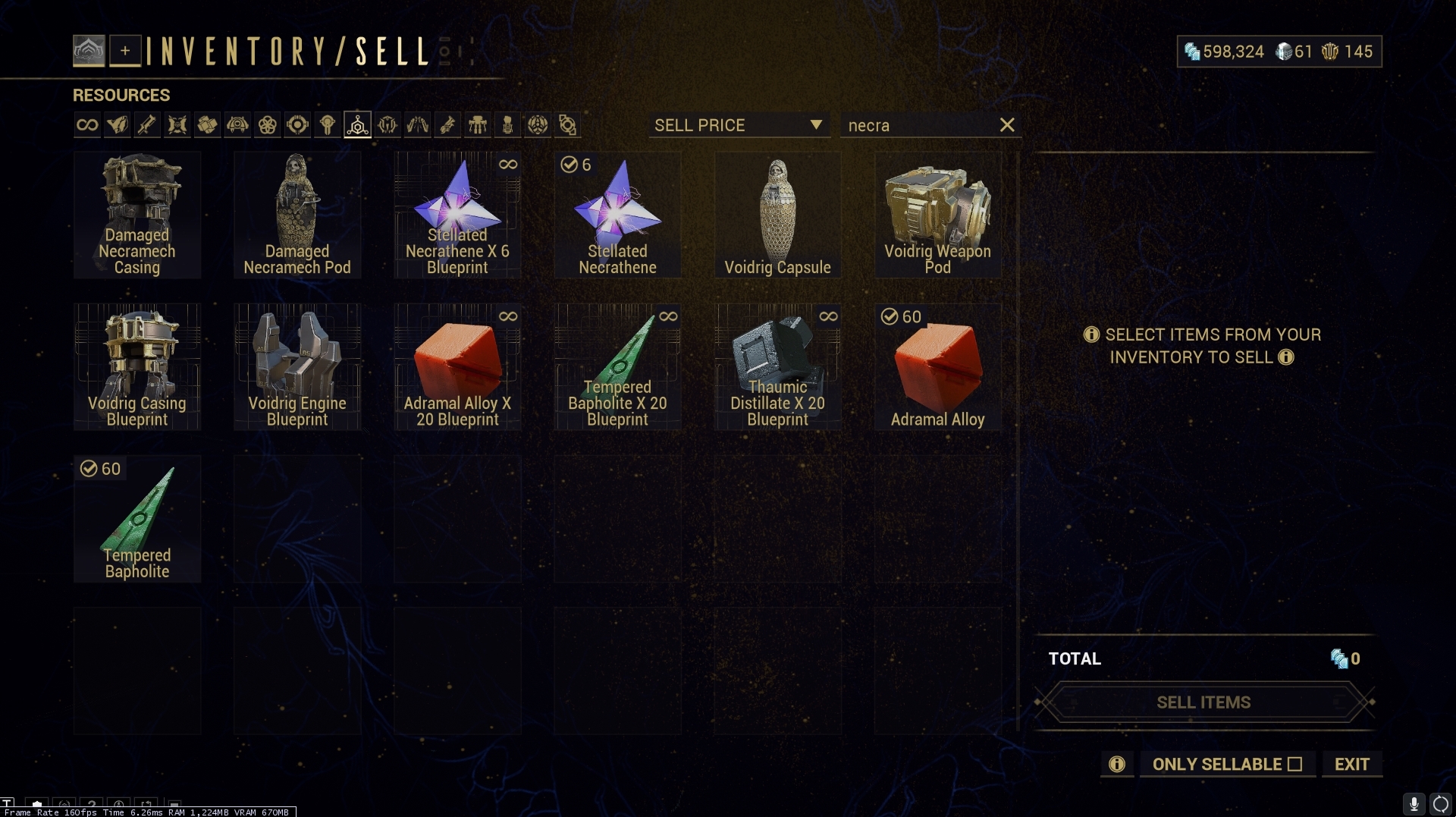
Task: Click the plus button beside the Lotus emblem
Action: (x=125, y=51)
